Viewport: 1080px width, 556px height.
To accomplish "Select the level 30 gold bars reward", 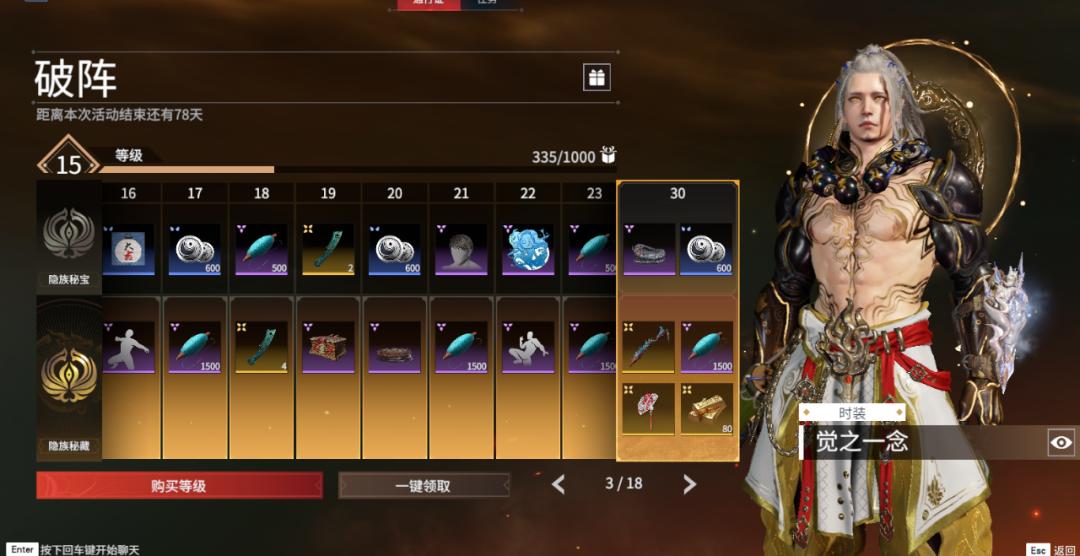I will pyautogui.click(x=707, y=408).
